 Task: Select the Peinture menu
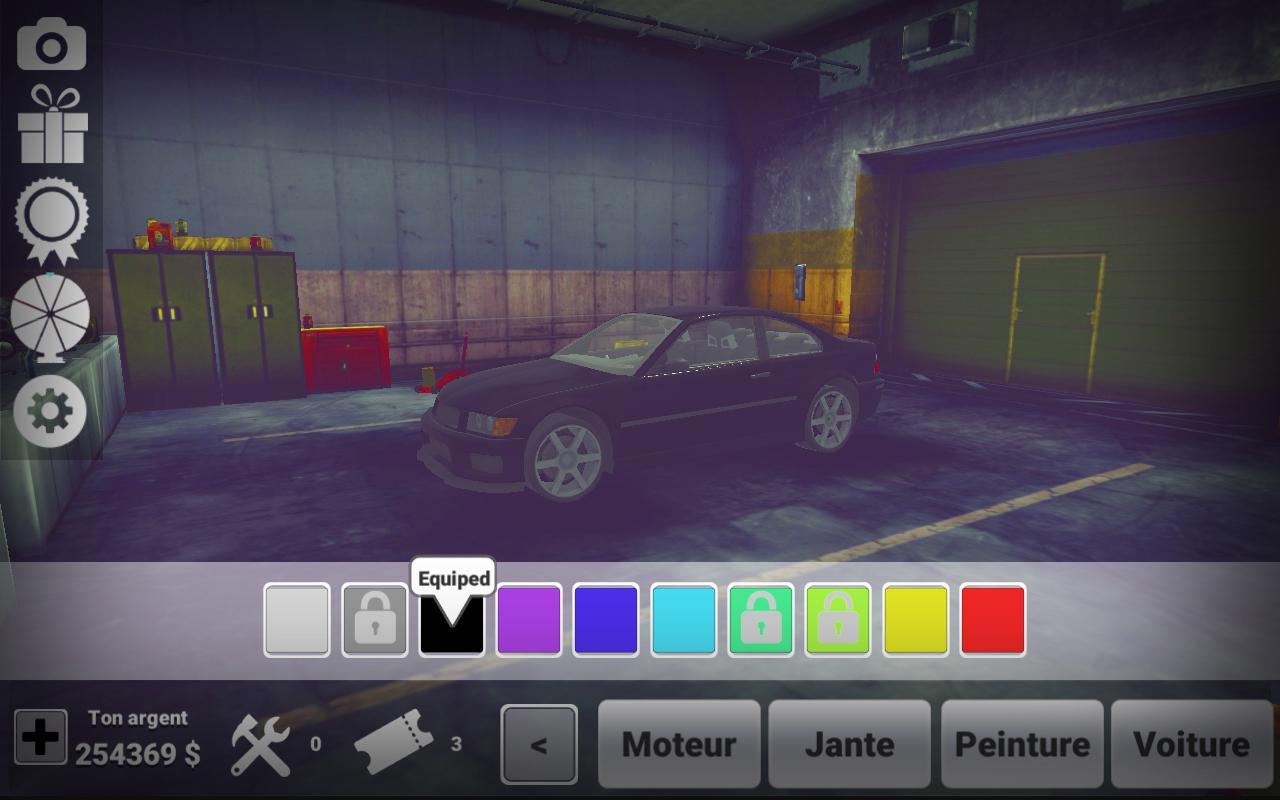coord(1021,744)
